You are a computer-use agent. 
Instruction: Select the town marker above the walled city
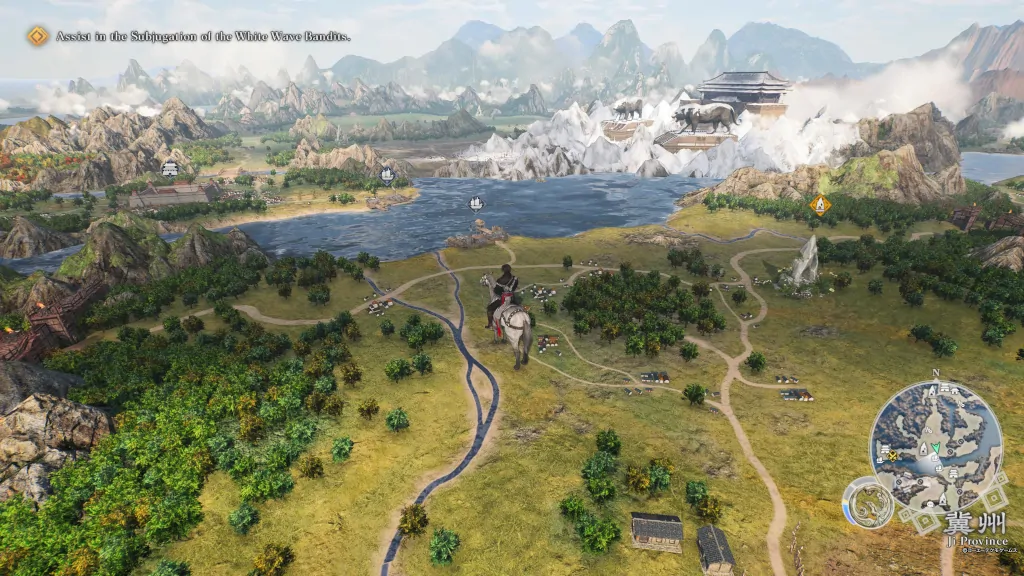pyautogui.click(x=170, y=168)
